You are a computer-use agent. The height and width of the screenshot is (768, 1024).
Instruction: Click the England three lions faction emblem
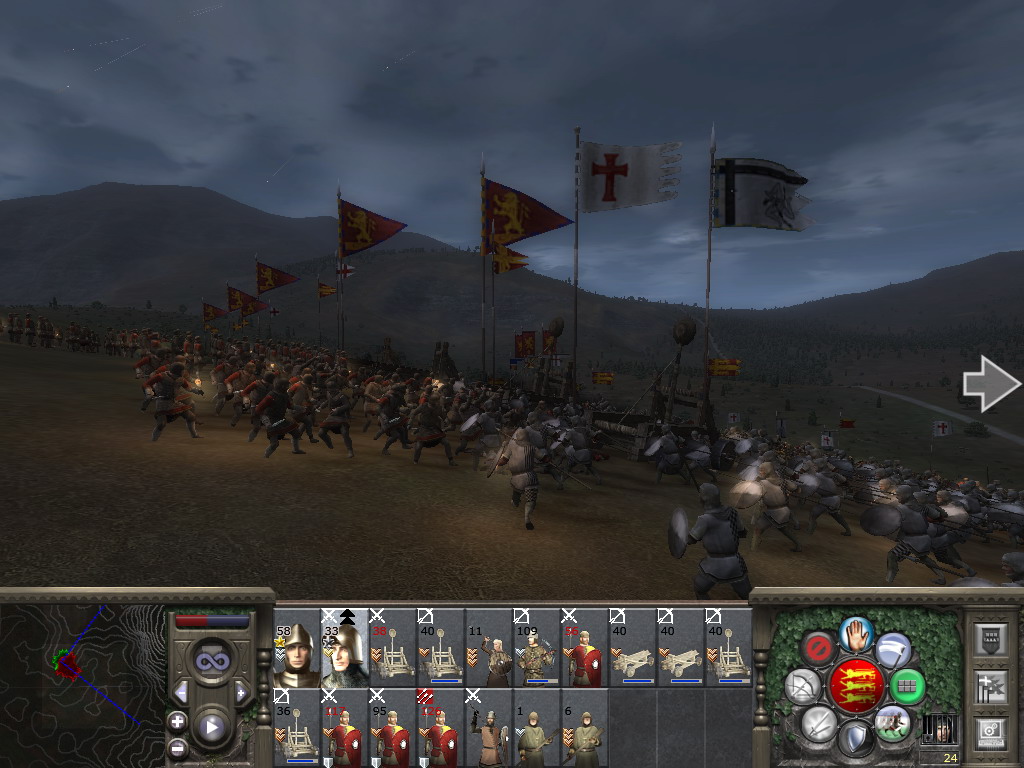click(855, 686)
